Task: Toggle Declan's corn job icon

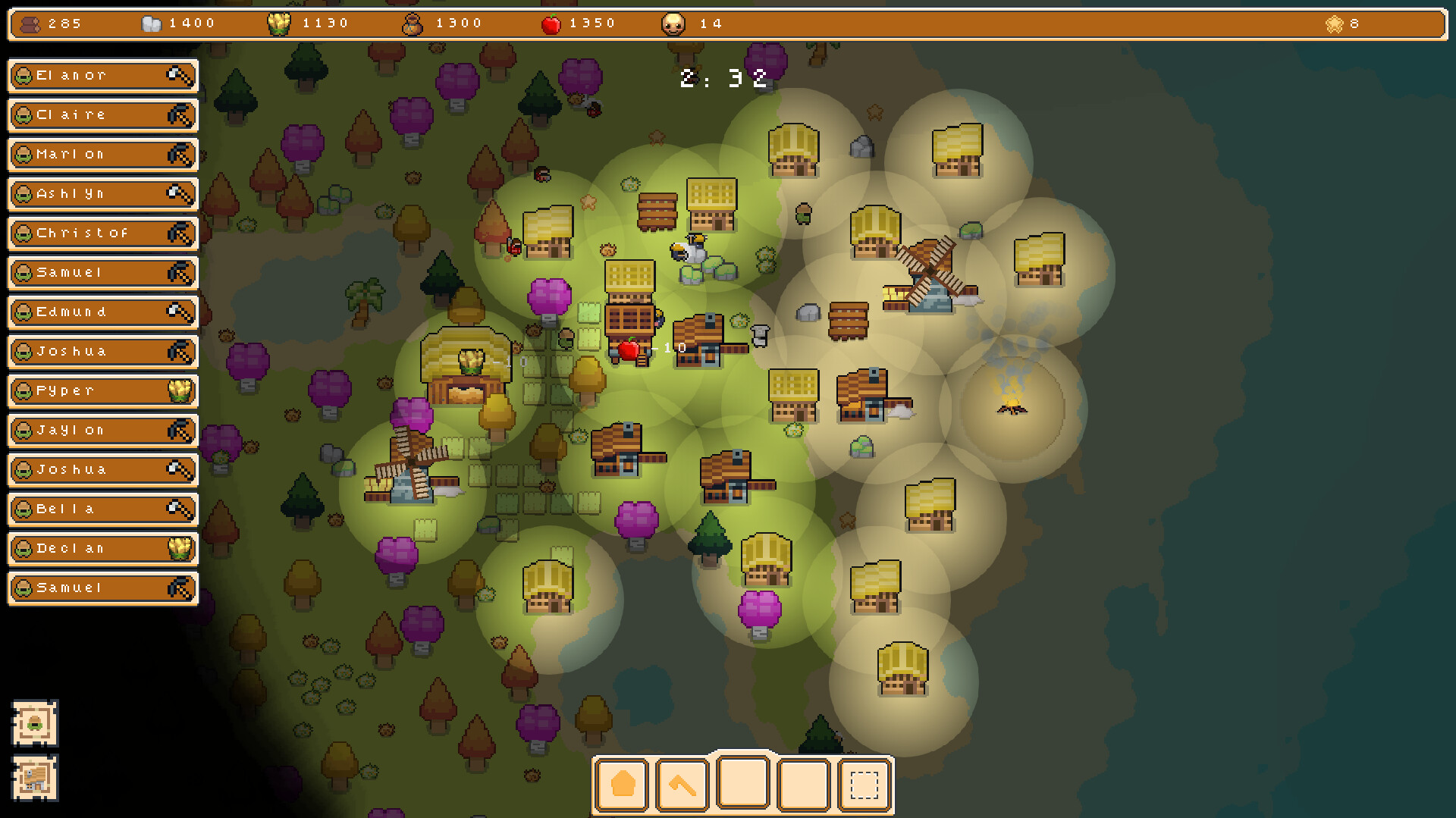Action: (x=179, y=548)
